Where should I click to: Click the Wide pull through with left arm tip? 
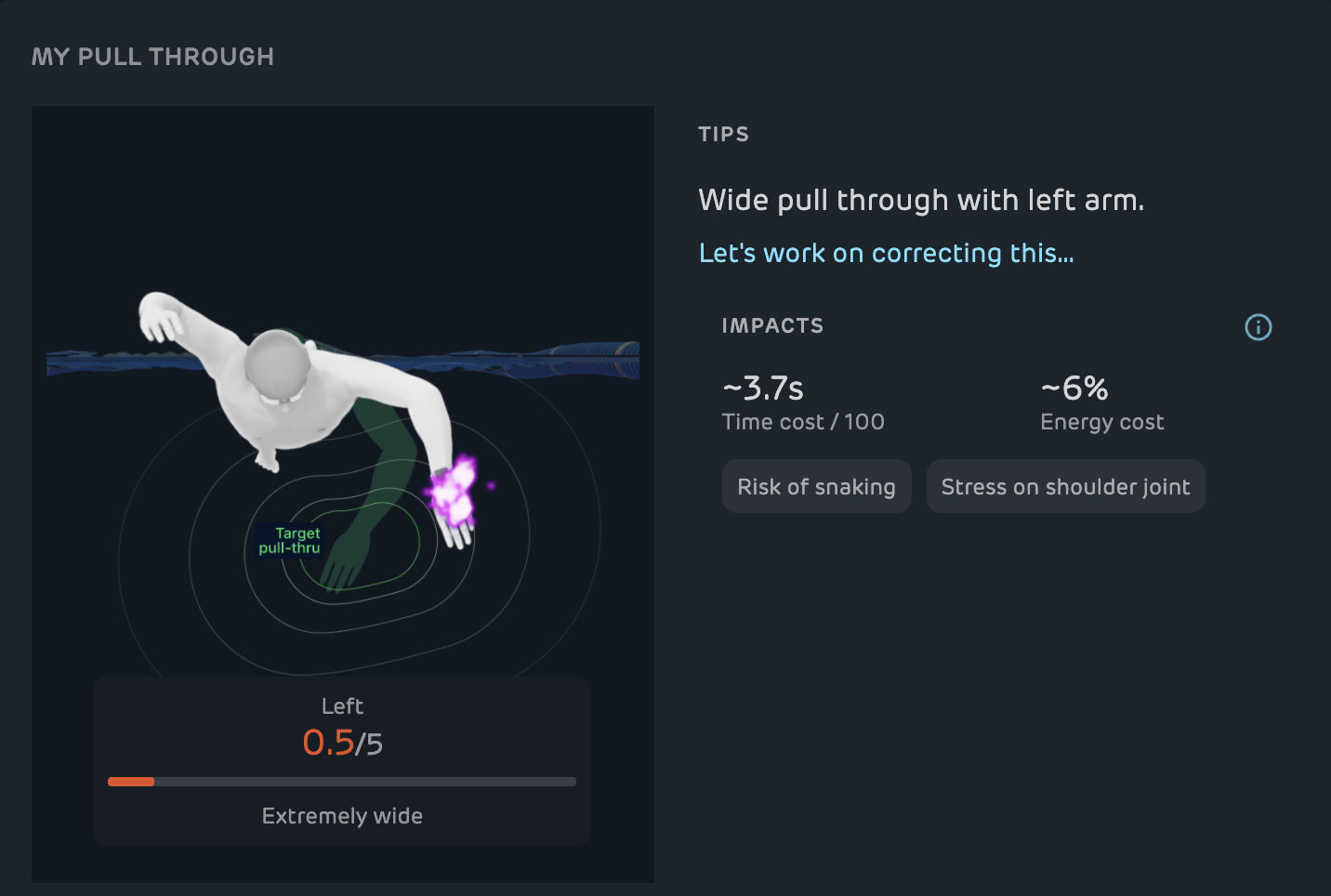921,200
